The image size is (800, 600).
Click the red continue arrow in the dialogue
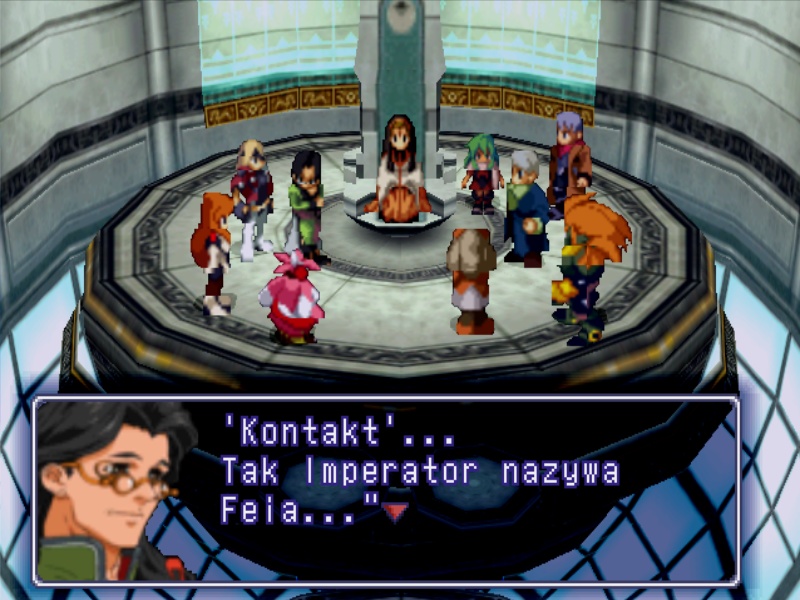click(399, 512)
